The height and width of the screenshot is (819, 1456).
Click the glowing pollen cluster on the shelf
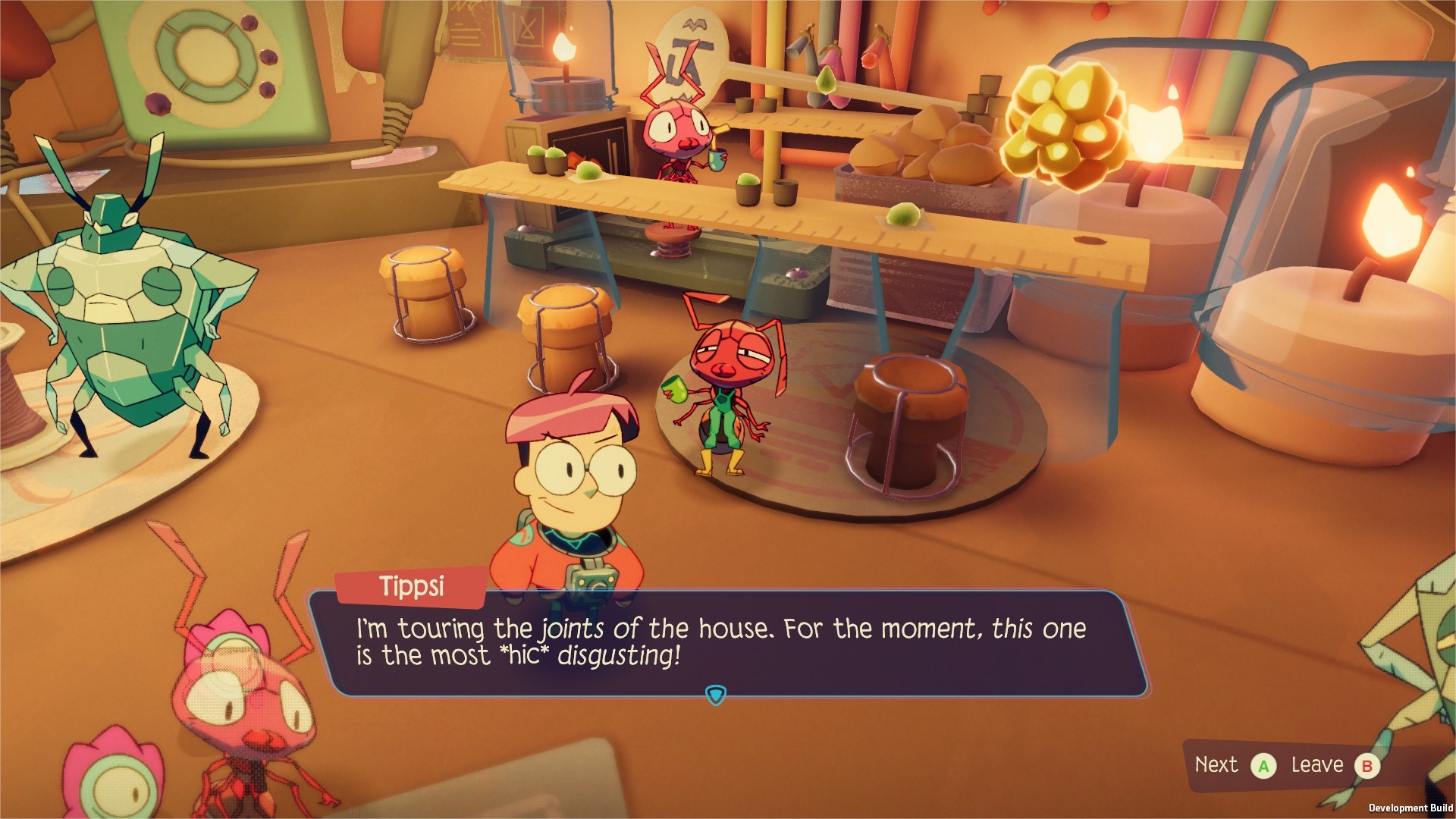[1062, 121]
